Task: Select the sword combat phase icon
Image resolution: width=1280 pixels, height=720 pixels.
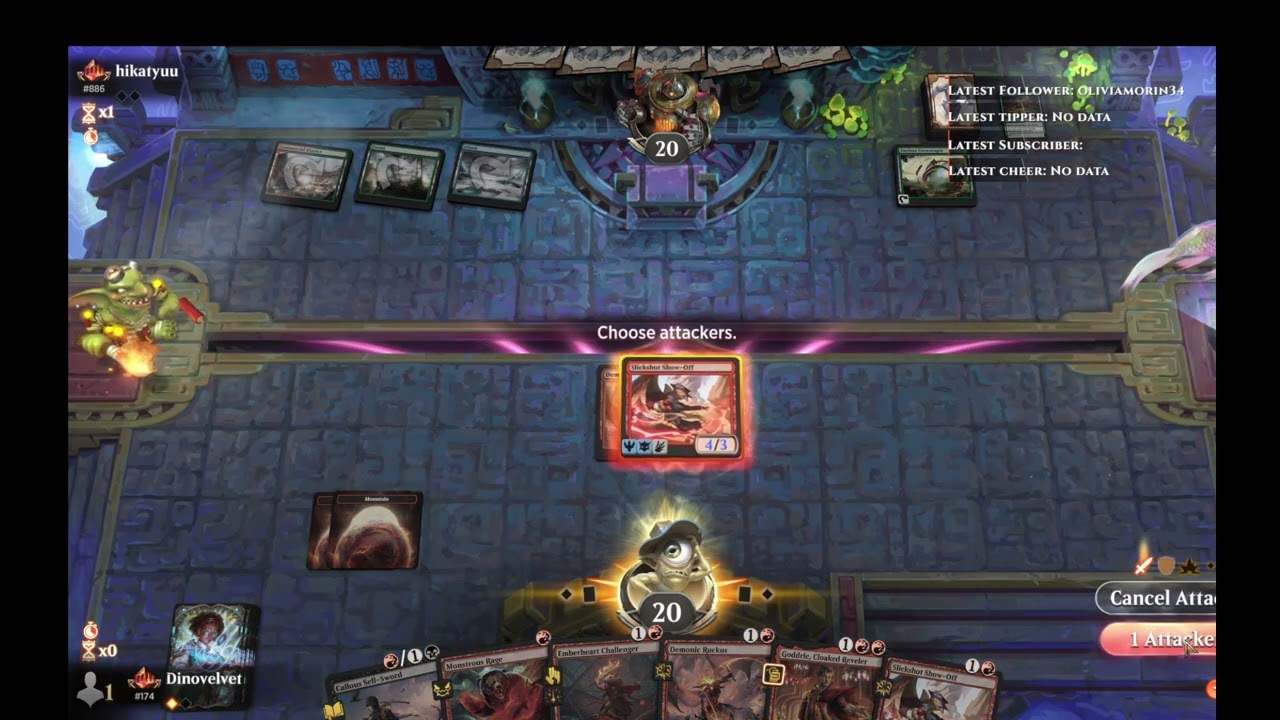Action: point(1143,567)
